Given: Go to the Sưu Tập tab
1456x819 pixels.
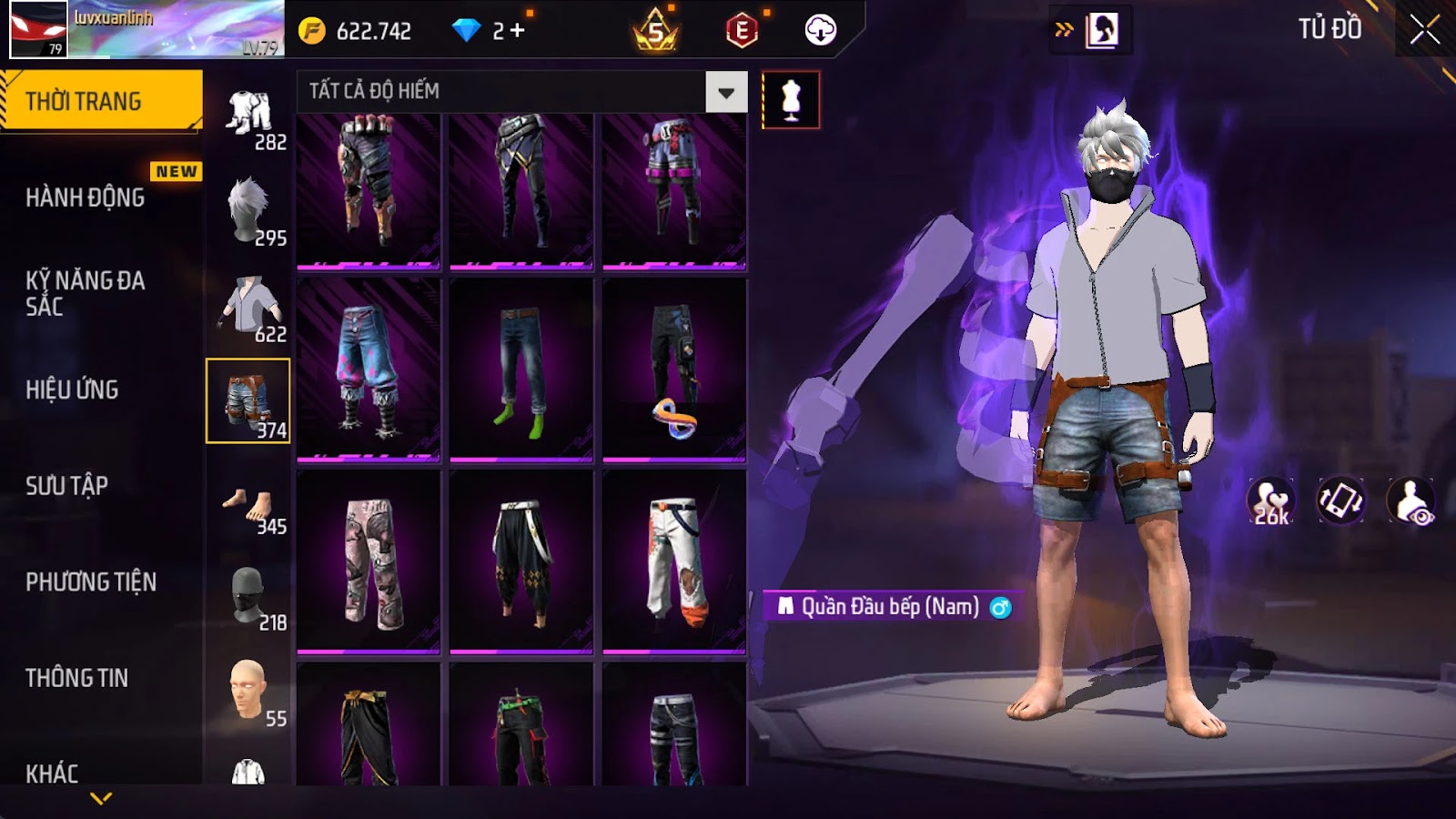Looking at the screenshot, I should point(67,486).
